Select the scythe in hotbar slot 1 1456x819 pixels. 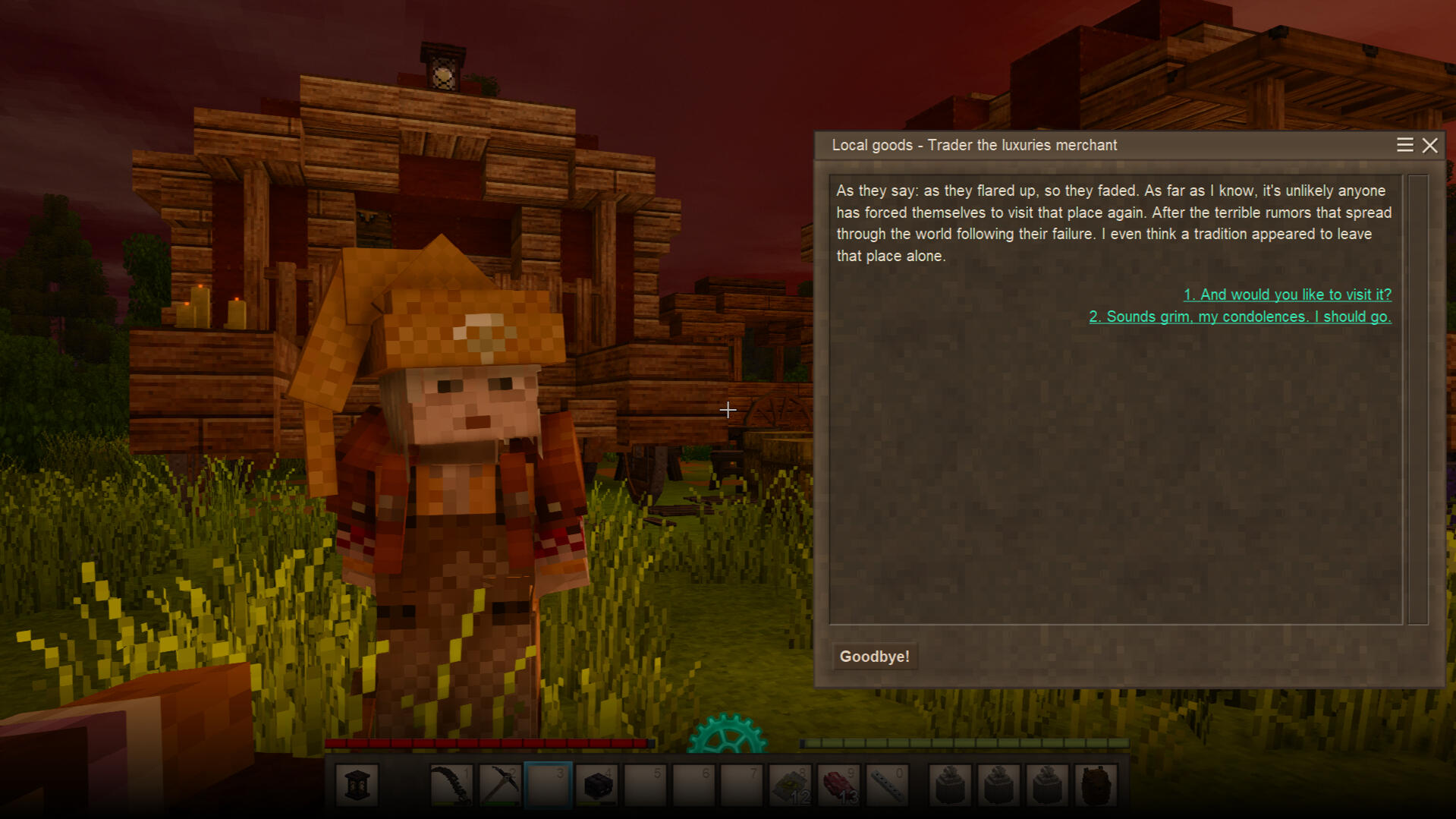pos(451,785)
